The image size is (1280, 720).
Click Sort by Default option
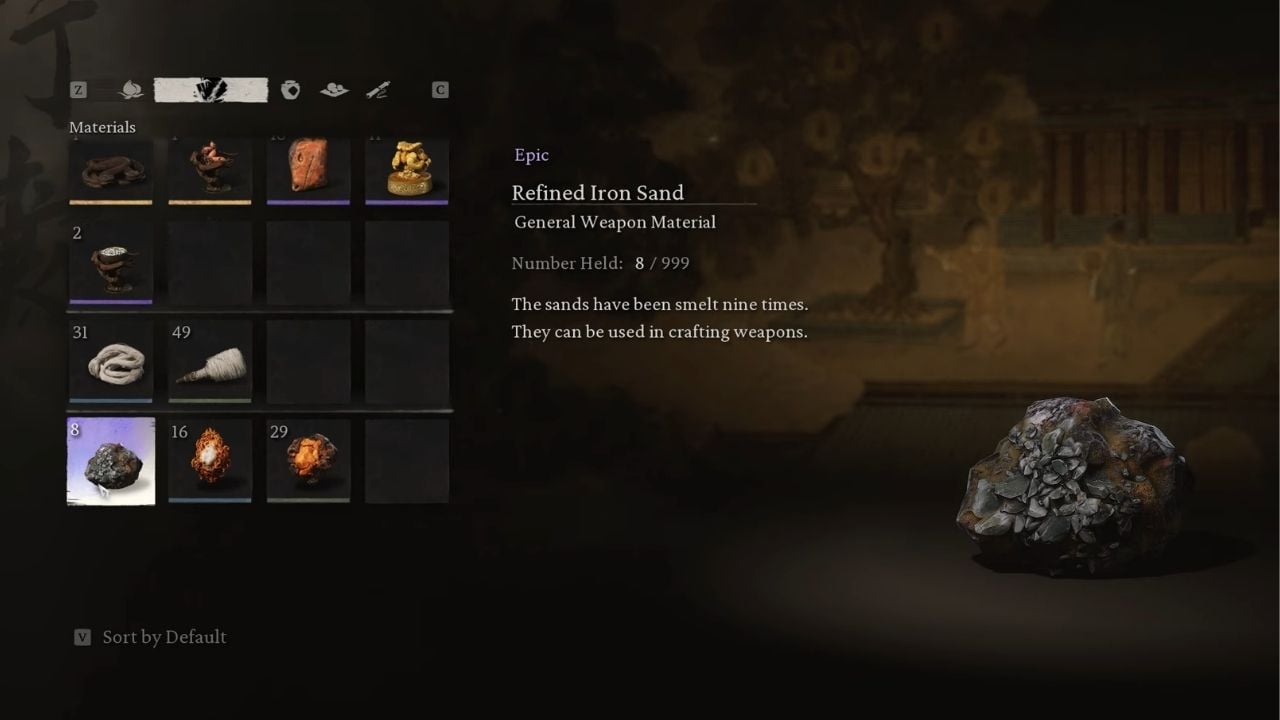pos(163,637)
